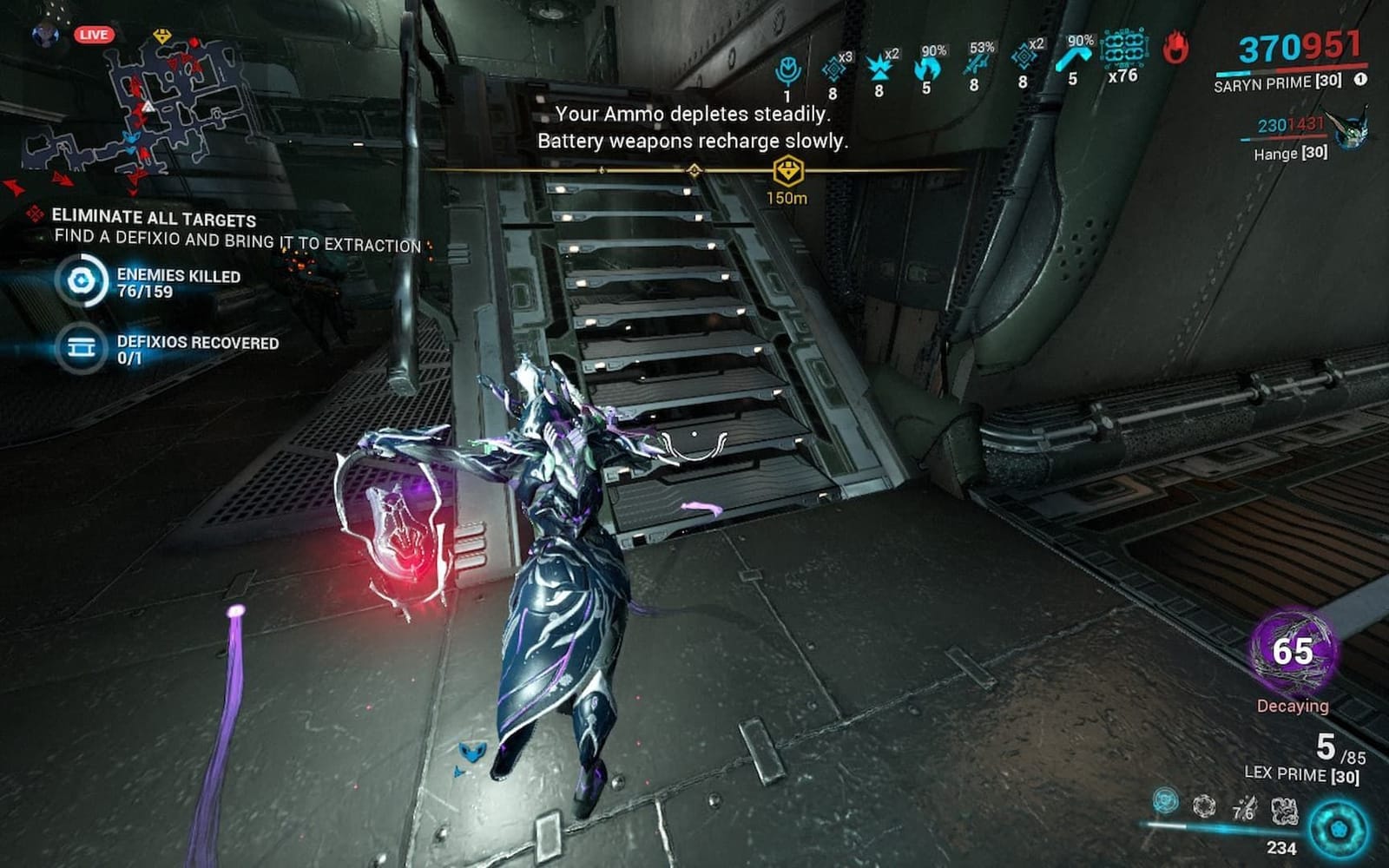1389x868 pixels.
Task: Select the 53% weapon damage buff icon
Action: tap(974, 65)
